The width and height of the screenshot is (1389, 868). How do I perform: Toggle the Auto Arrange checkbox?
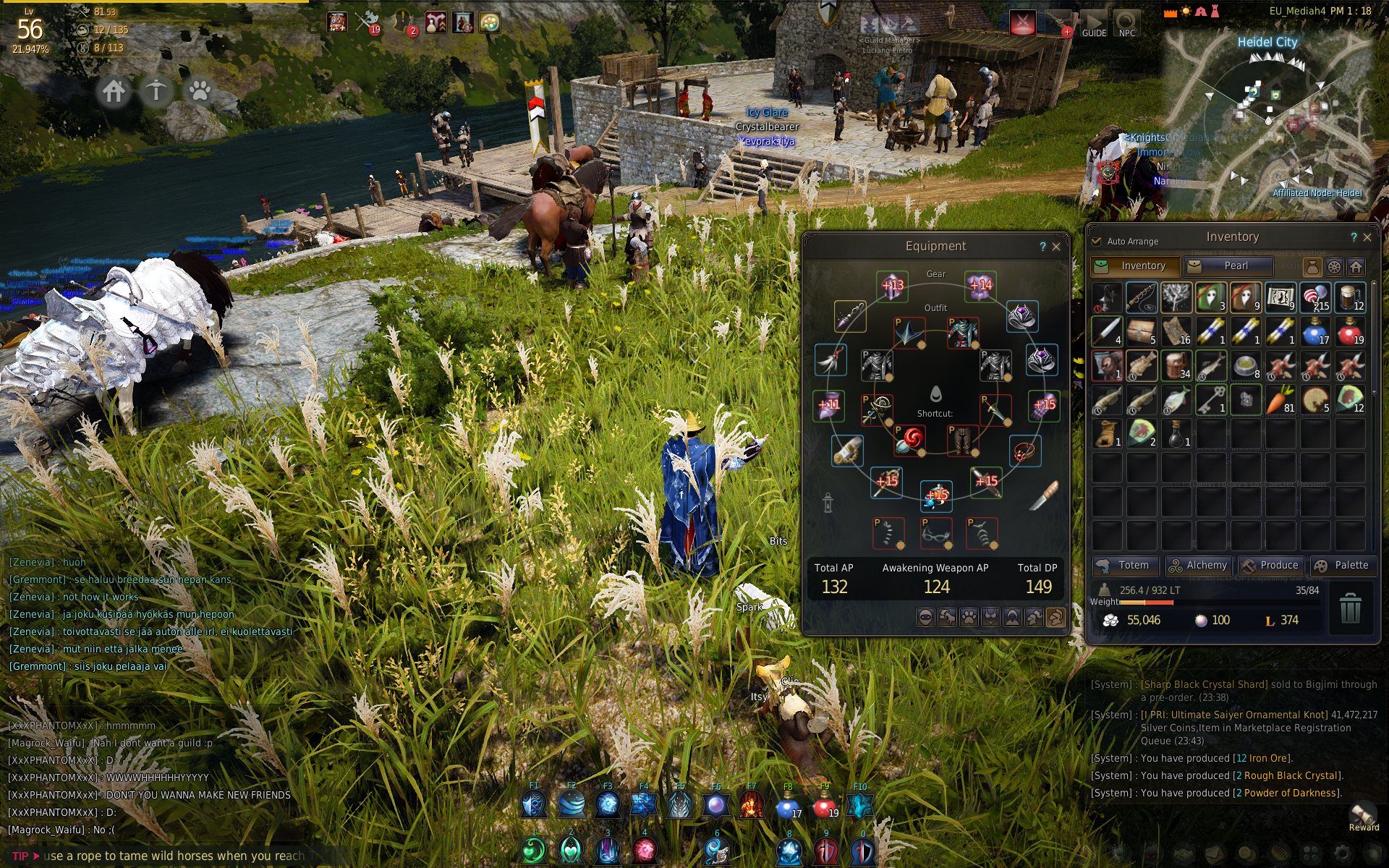[1097, 241]
